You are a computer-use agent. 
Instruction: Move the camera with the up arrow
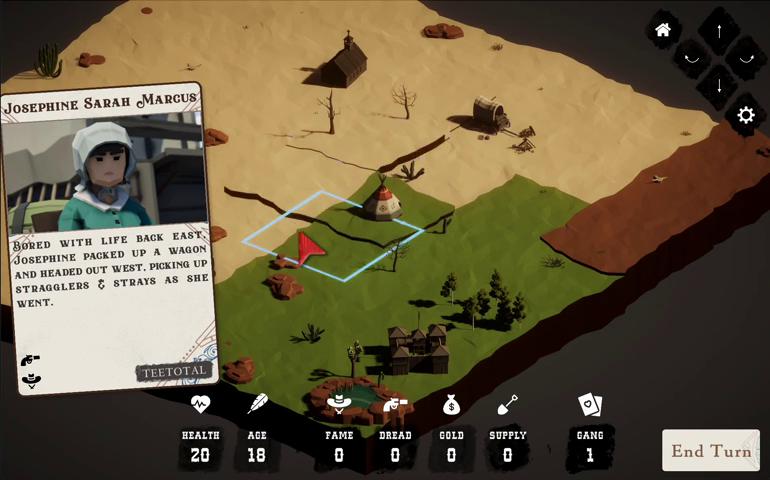(718, 29)
